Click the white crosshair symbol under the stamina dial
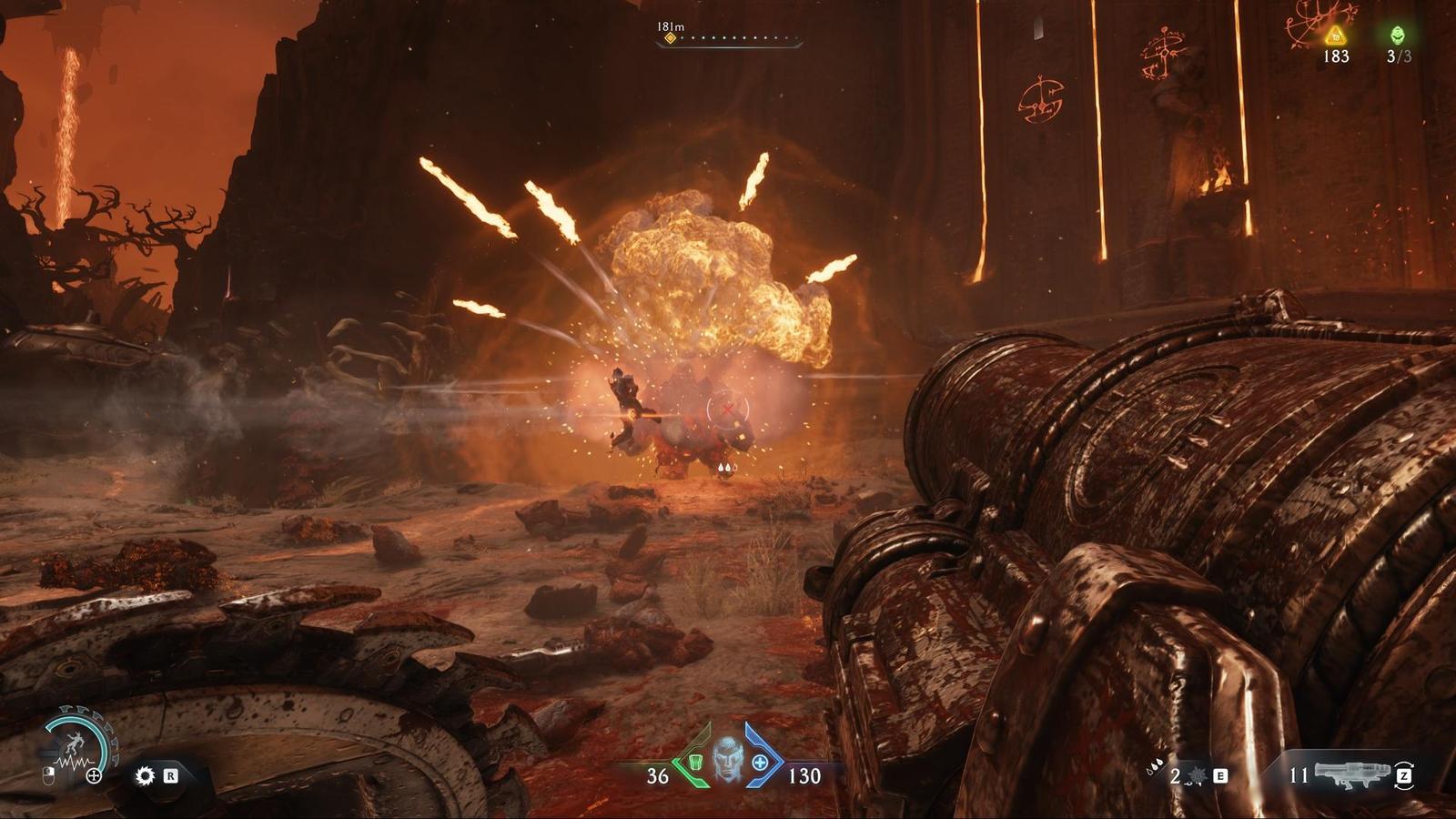This screenshot has height=819, width=1456. 94,775
